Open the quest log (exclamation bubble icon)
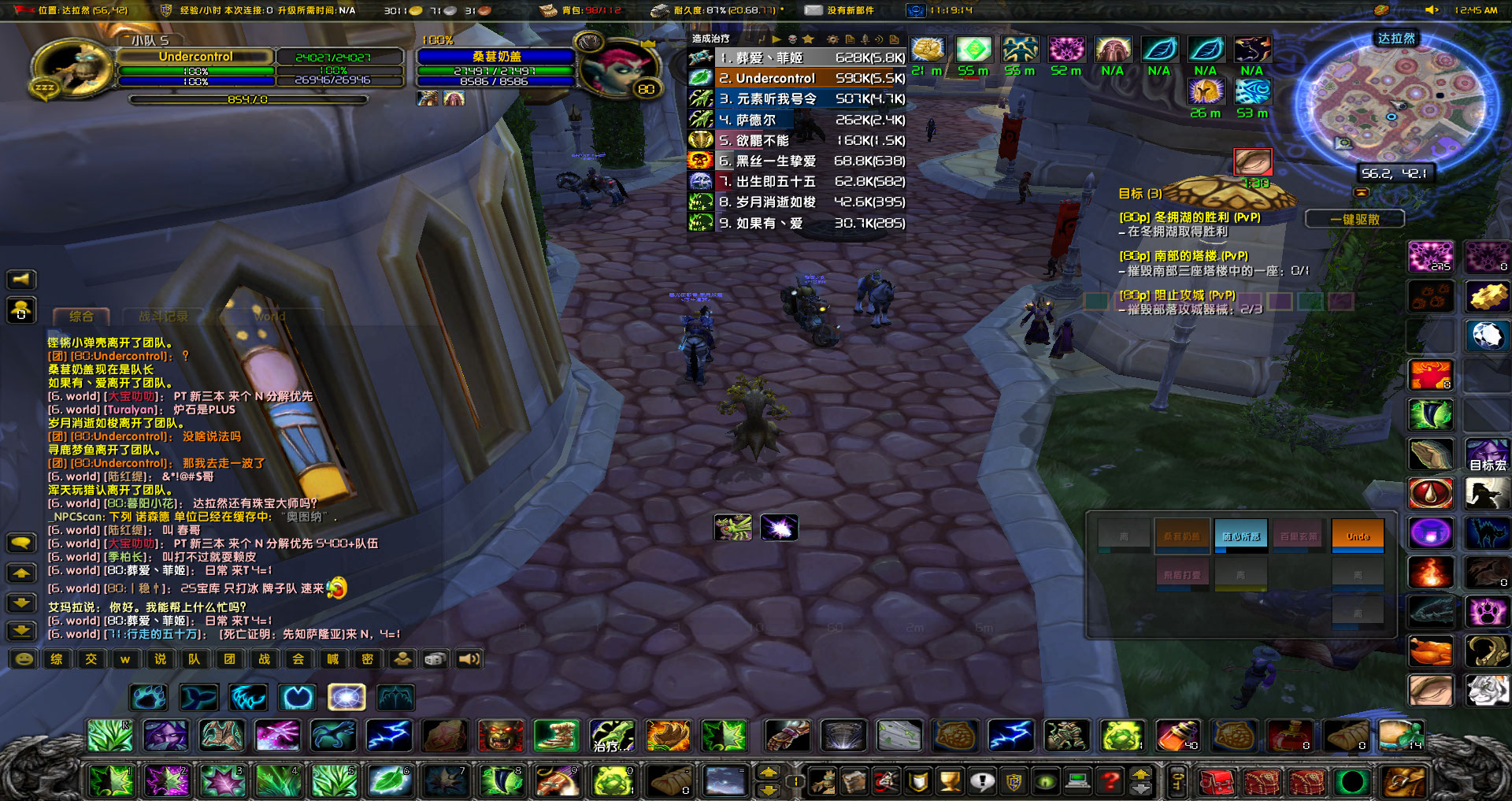The height and width of the screenshot is (801, 1512). 982,781
